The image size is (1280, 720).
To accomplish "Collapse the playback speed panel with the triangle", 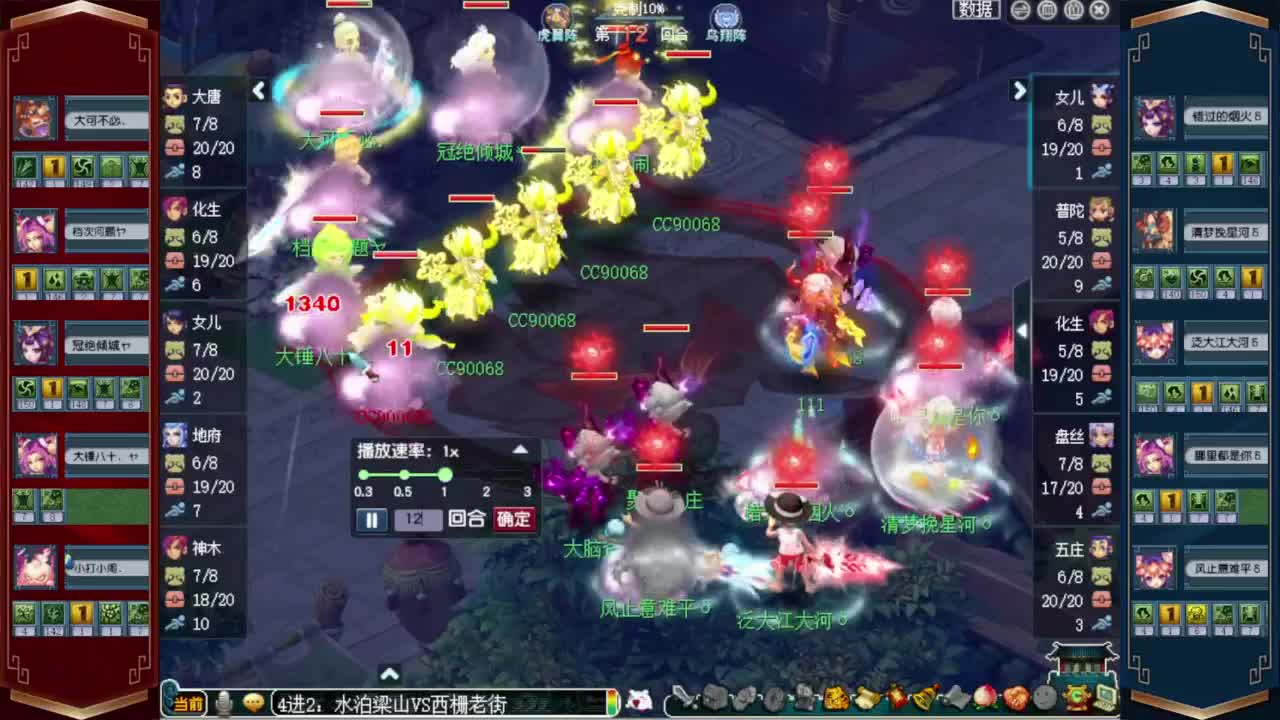I will click(519, 449).
